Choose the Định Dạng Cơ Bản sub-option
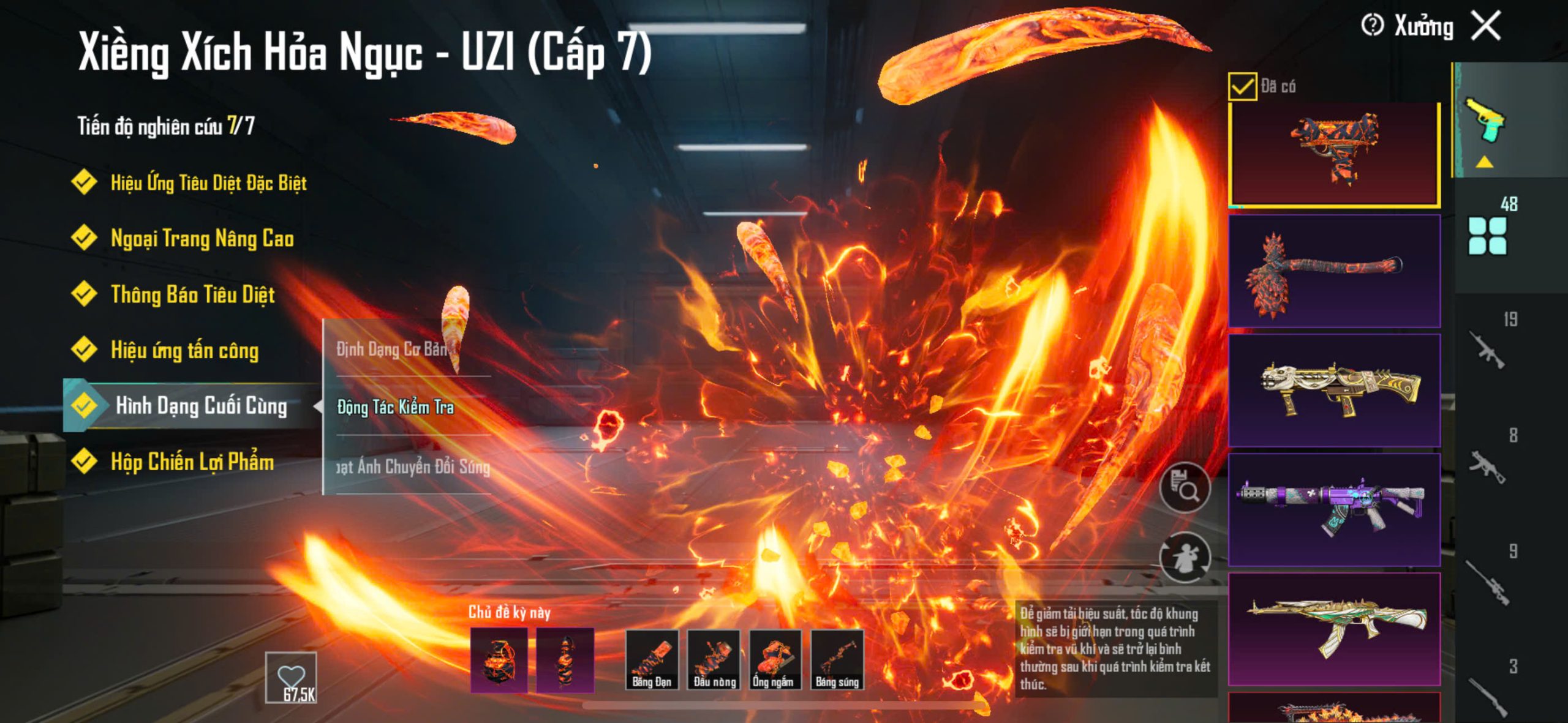The image size is (1568, 723). pos(392,349)
